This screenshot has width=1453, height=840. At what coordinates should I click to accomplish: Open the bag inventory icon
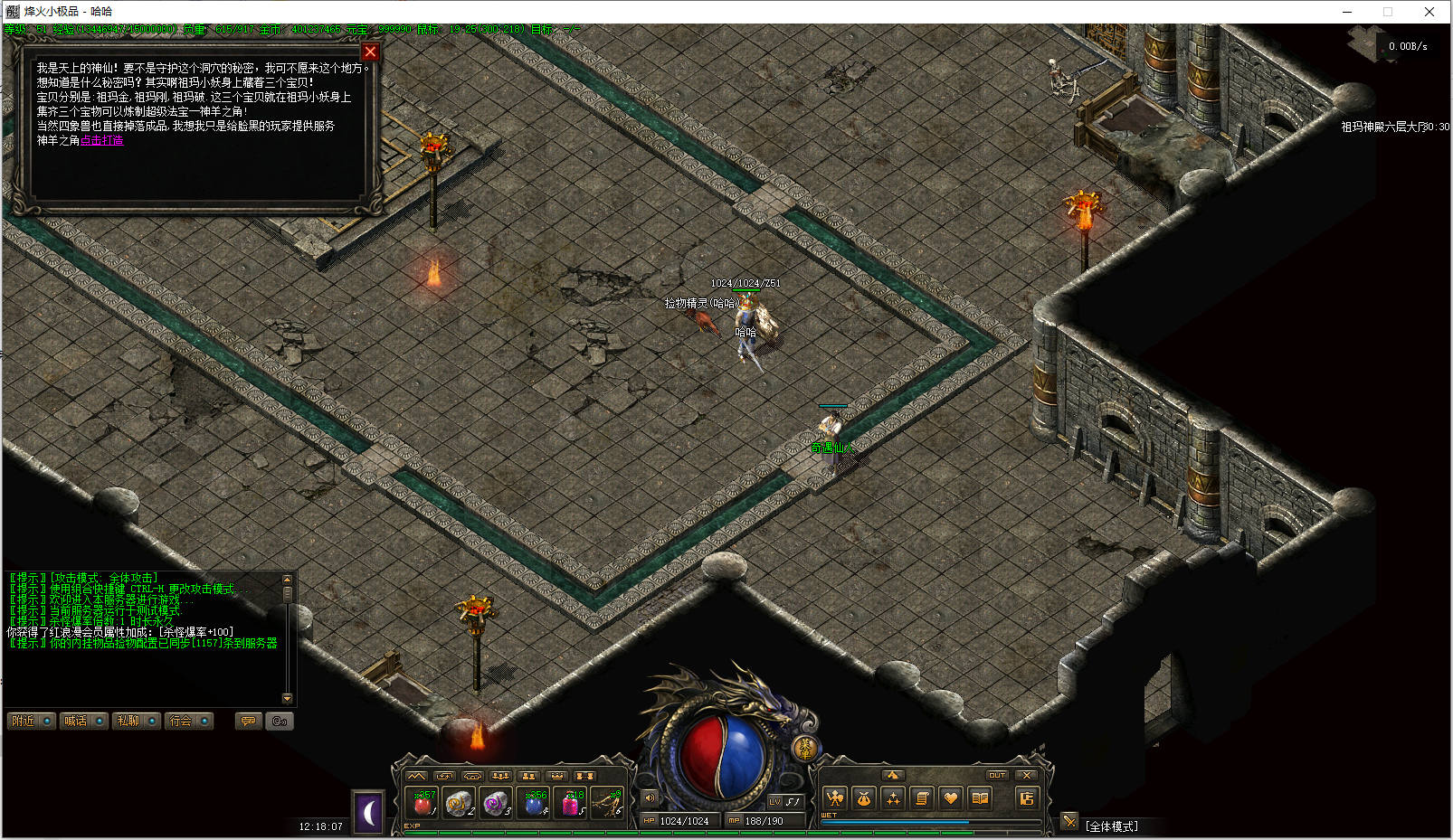864,798
